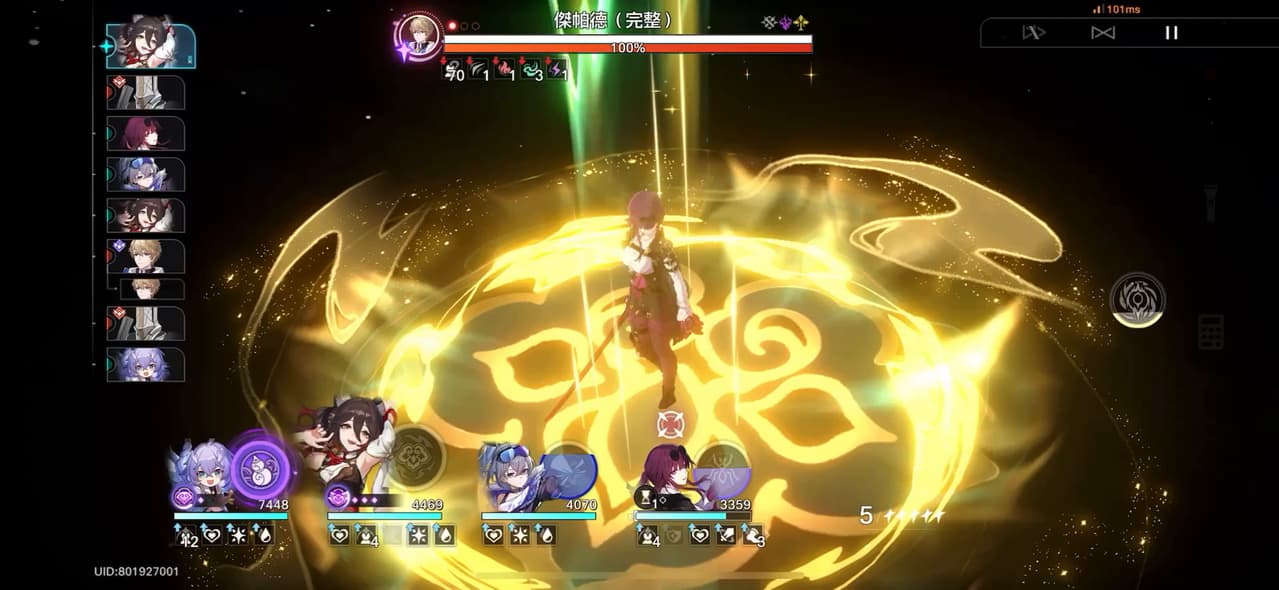The width and height of the screenshot is (1279, 590).
Task: Use Kafka's spider ultimate icon
Action: (722, 470)
